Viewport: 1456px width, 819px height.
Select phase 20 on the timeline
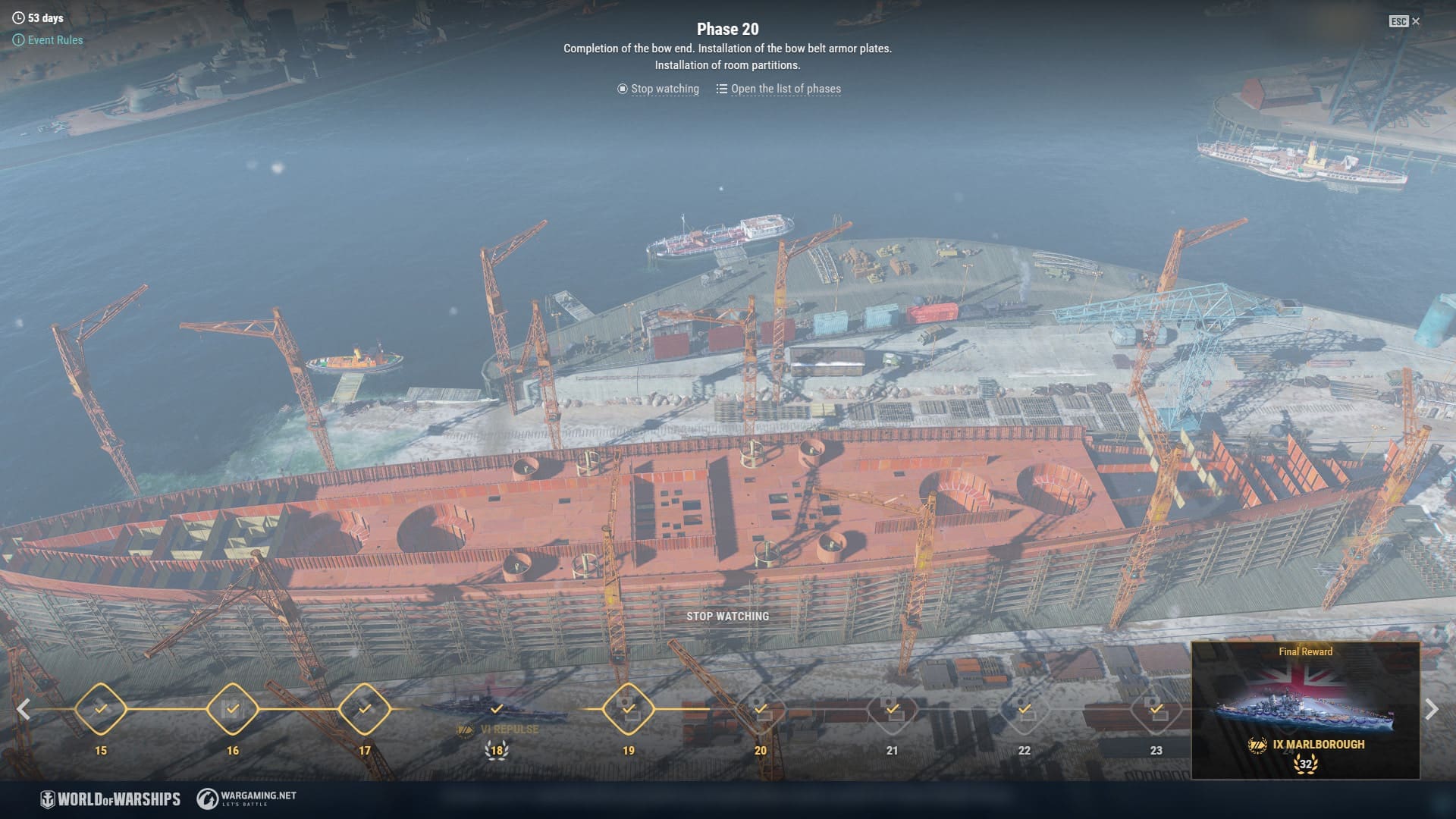761,710
